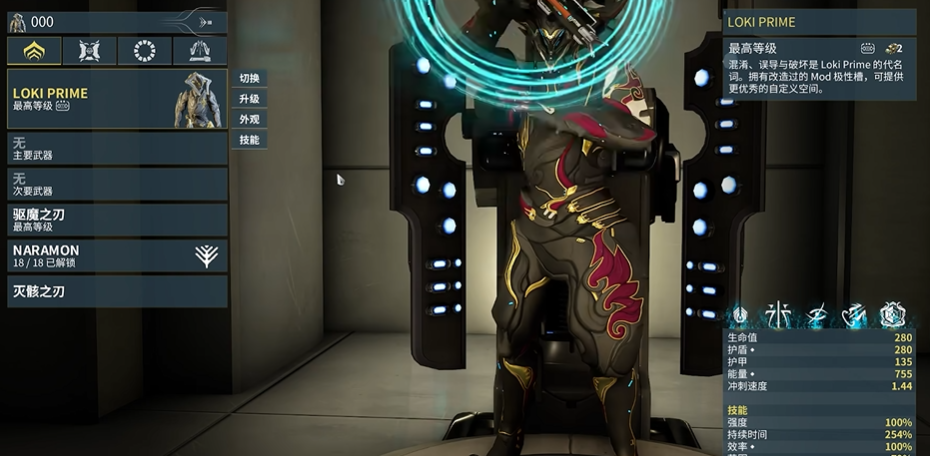This screenshot has height=456, width=930.
Task: Switch to the sentinel companion tab
Action: point(90,50)
